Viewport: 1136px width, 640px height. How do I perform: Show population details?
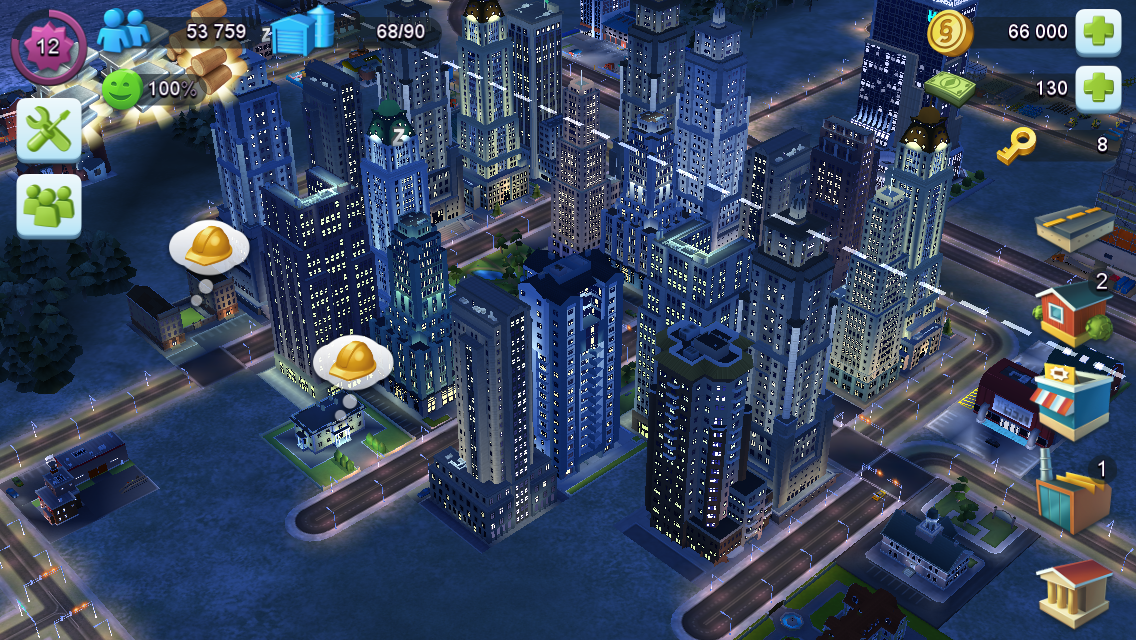point(124,30)
